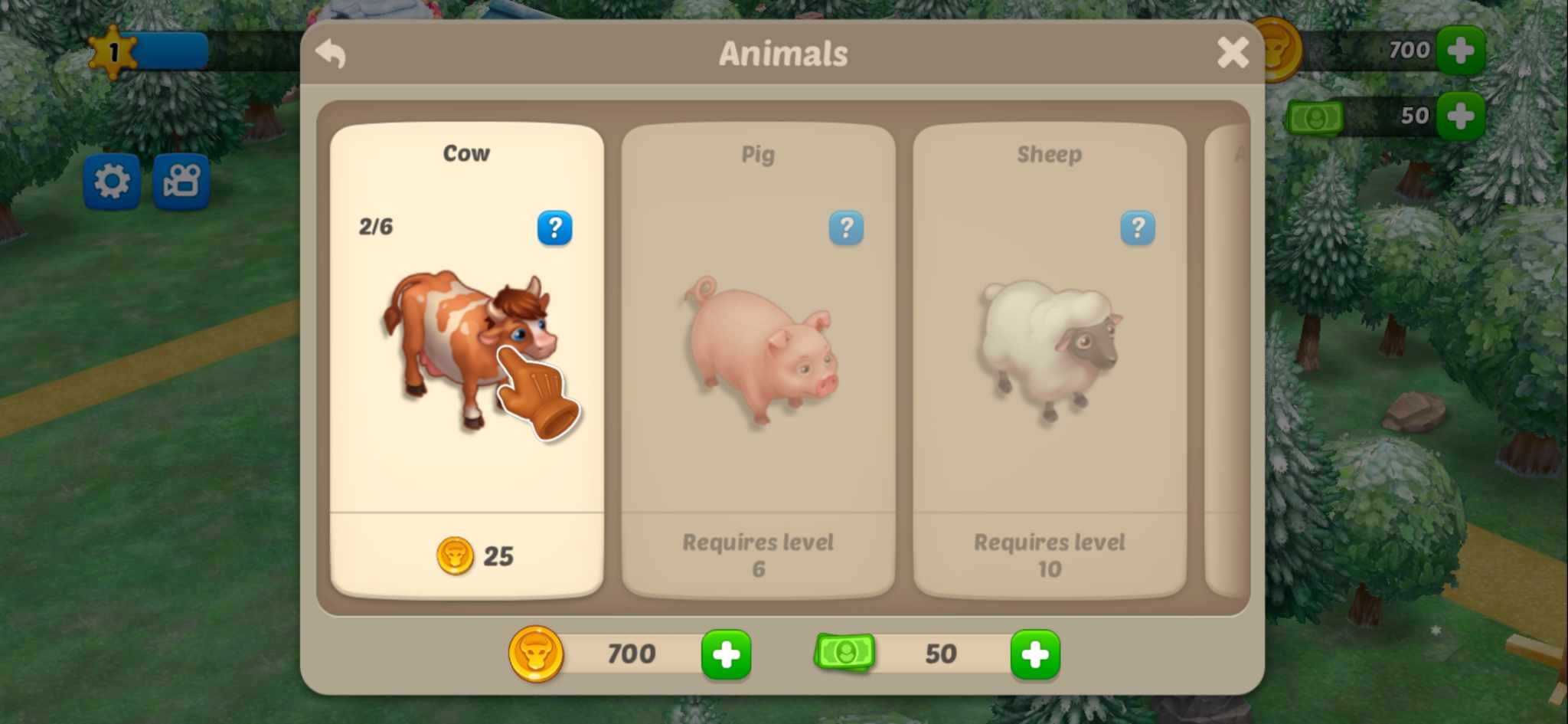Screen dimensions: 1568x724
Task: Go back using the return arrow
Action: (x=332, y=54)
